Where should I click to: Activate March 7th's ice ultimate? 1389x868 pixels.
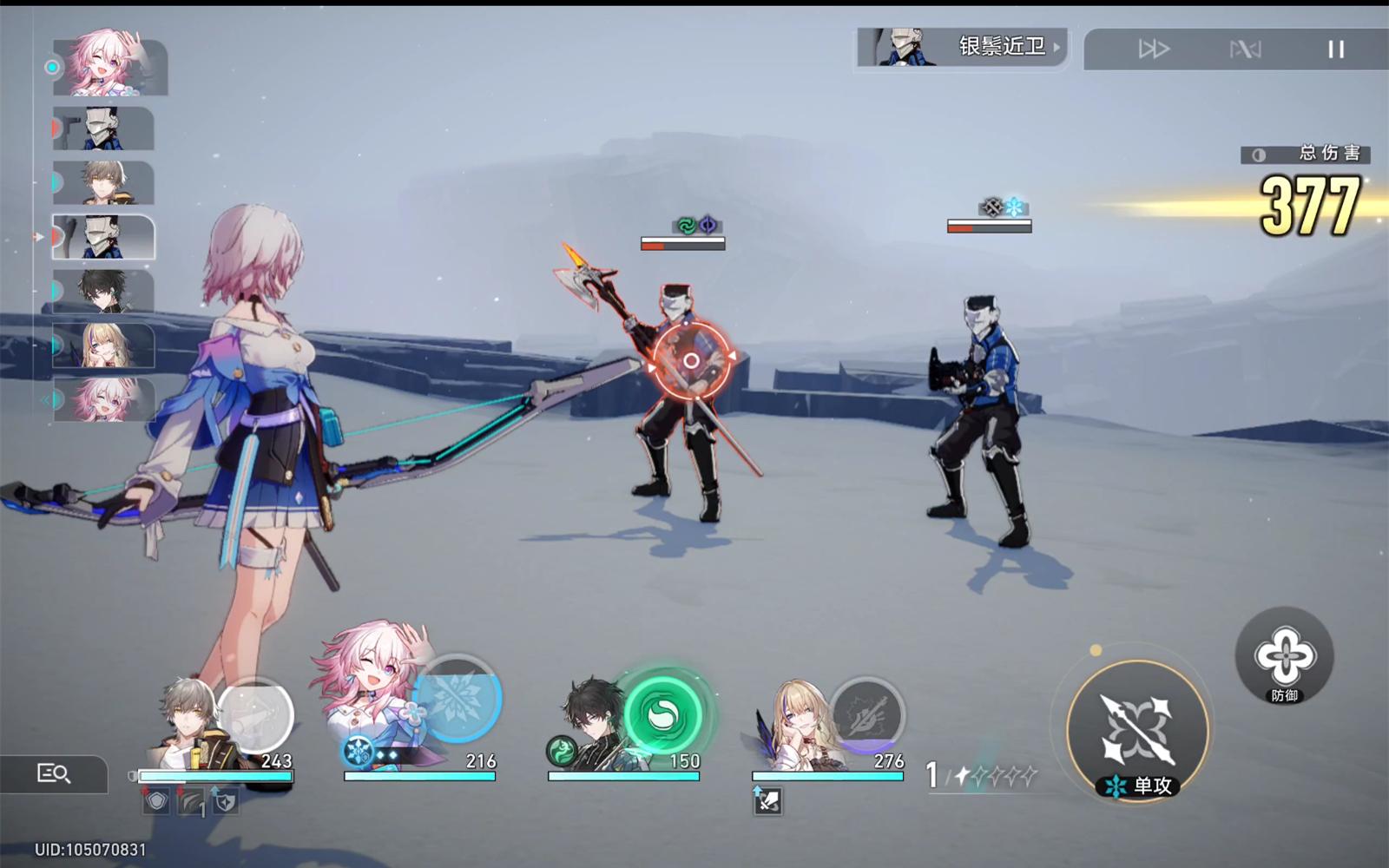click(x=458, y=699)
